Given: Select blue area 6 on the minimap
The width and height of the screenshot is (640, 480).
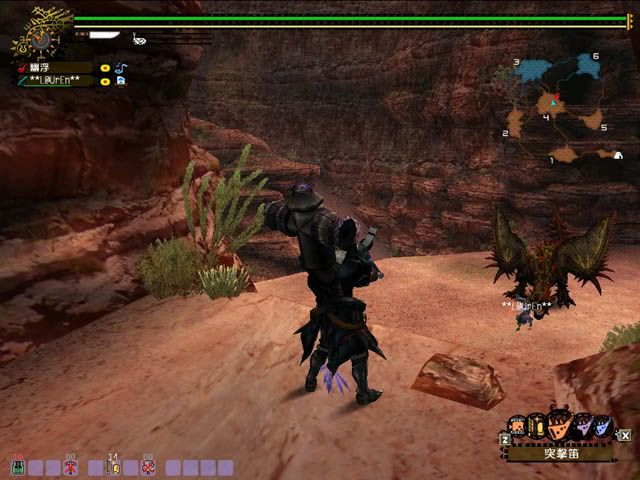Looking at the screenshot, I should point(584,67).
